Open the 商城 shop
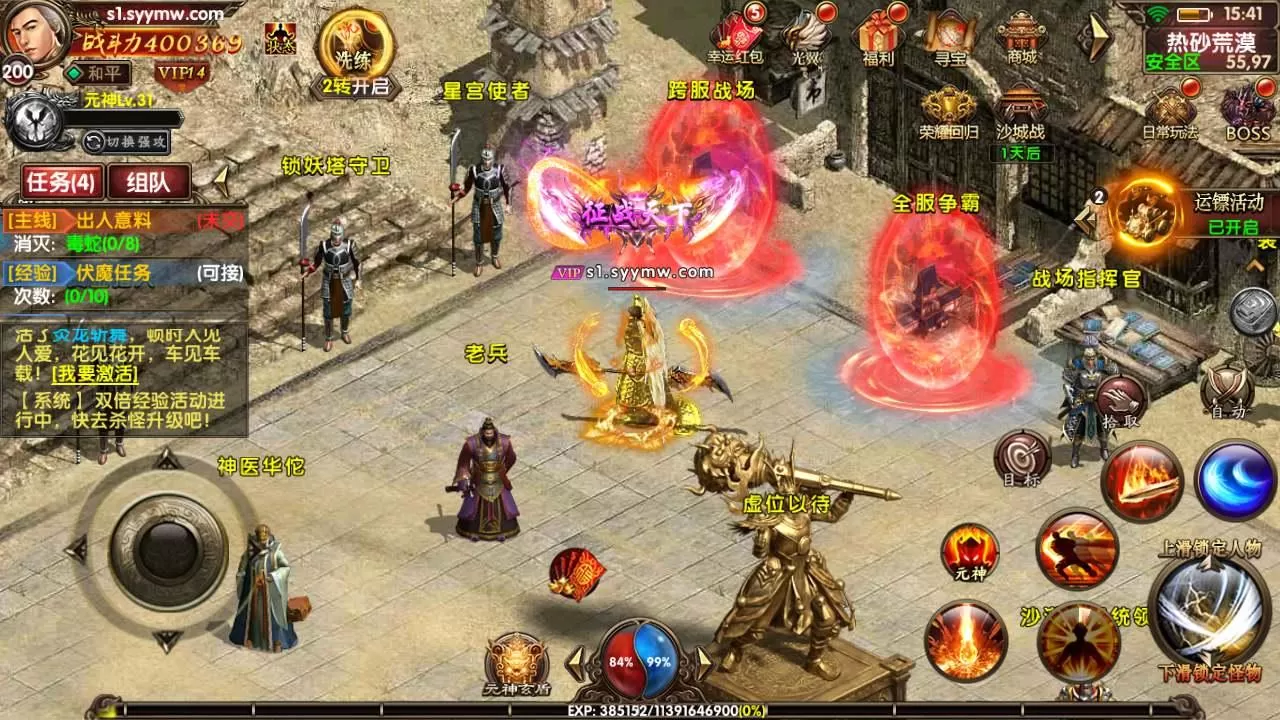 tap(1021, 36)
